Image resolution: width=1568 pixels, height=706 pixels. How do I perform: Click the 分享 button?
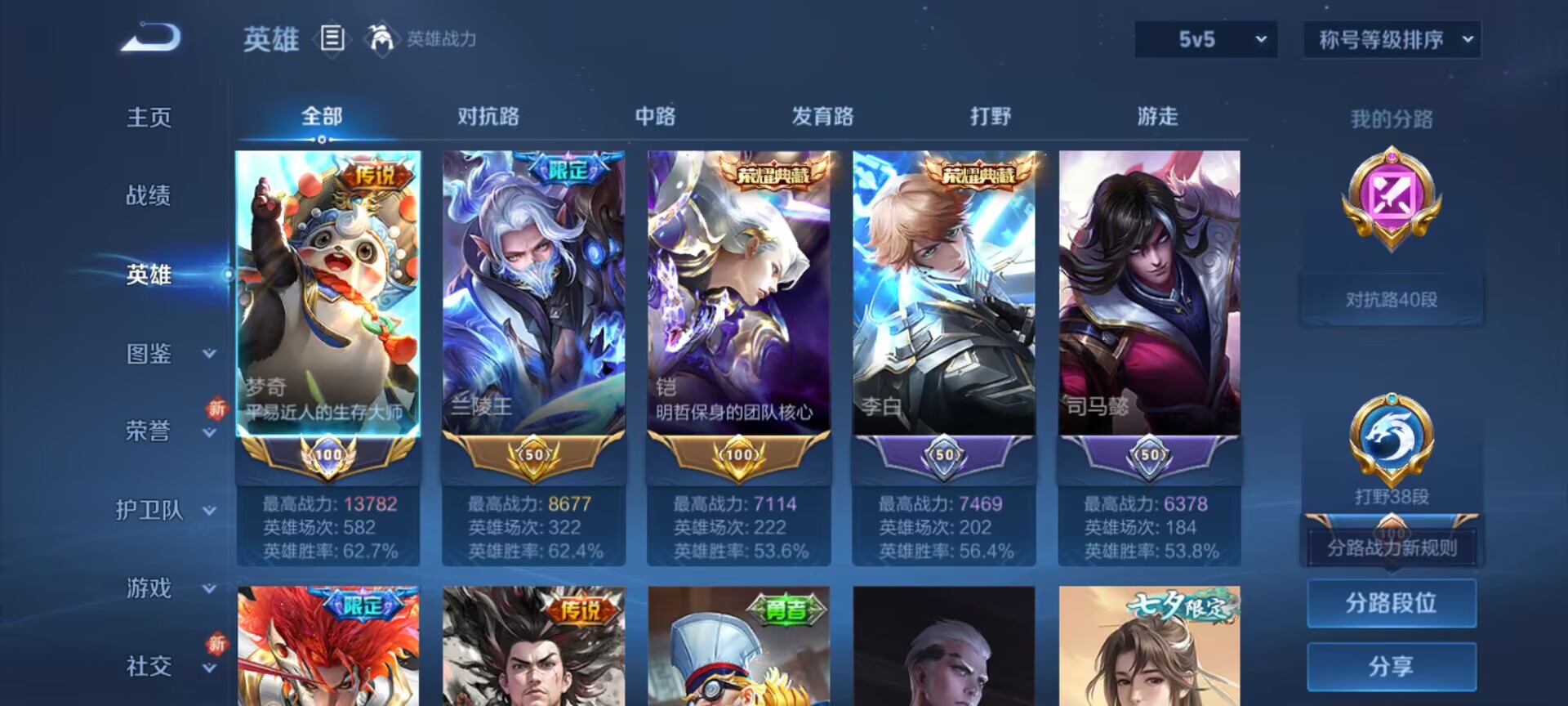(x=1392, y=666)
